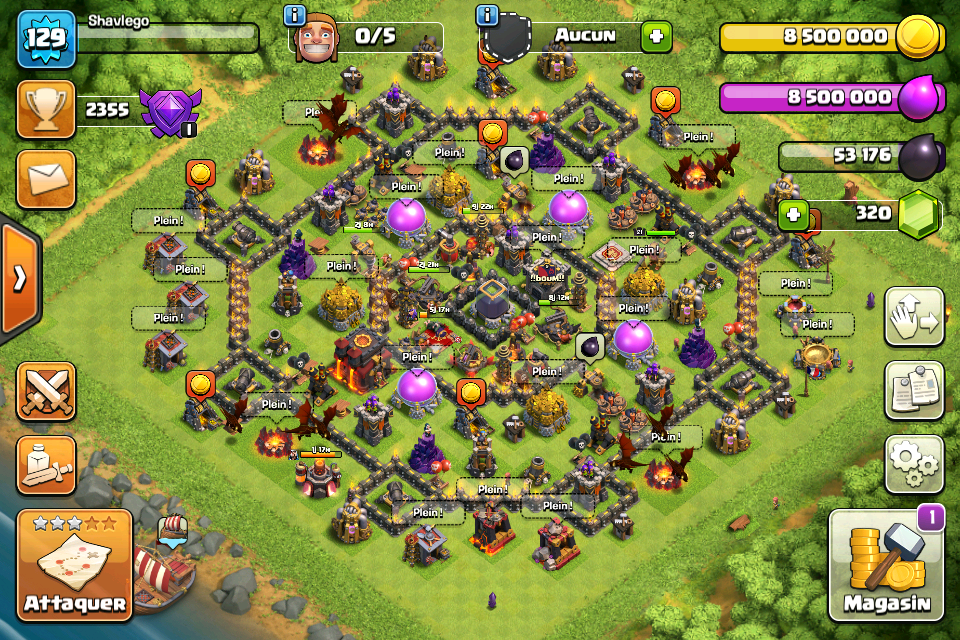Open the level 129 experience badge
960x640 pixels.
coord(46,39)
